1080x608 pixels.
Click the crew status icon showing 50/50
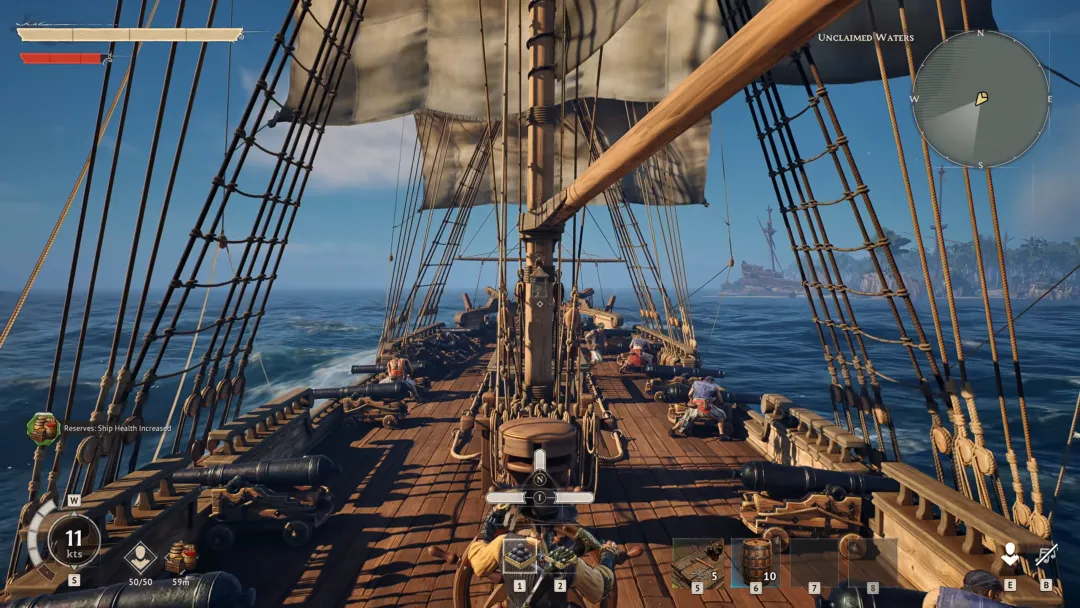coord(140,557)
